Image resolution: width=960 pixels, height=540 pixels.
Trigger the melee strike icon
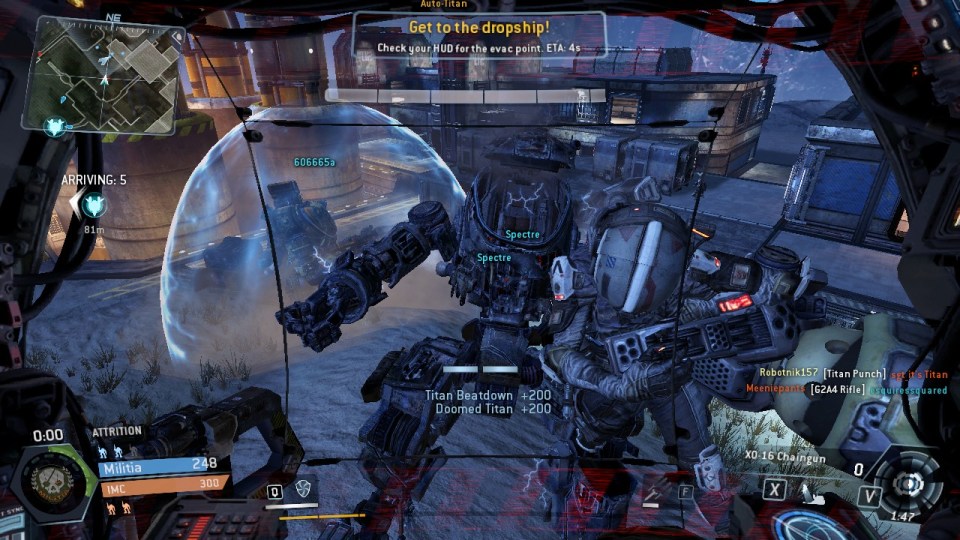[x=654, y=490]
